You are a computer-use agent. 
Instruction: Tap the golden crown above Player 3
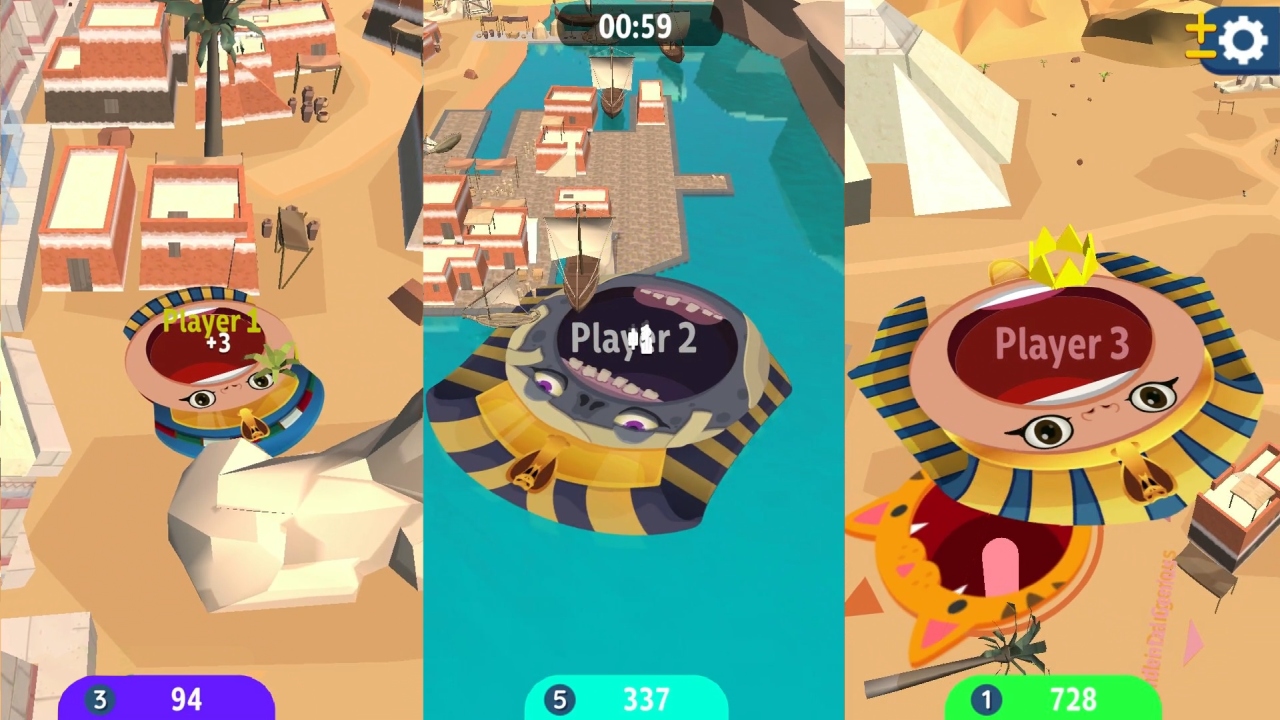[1062, 253]
